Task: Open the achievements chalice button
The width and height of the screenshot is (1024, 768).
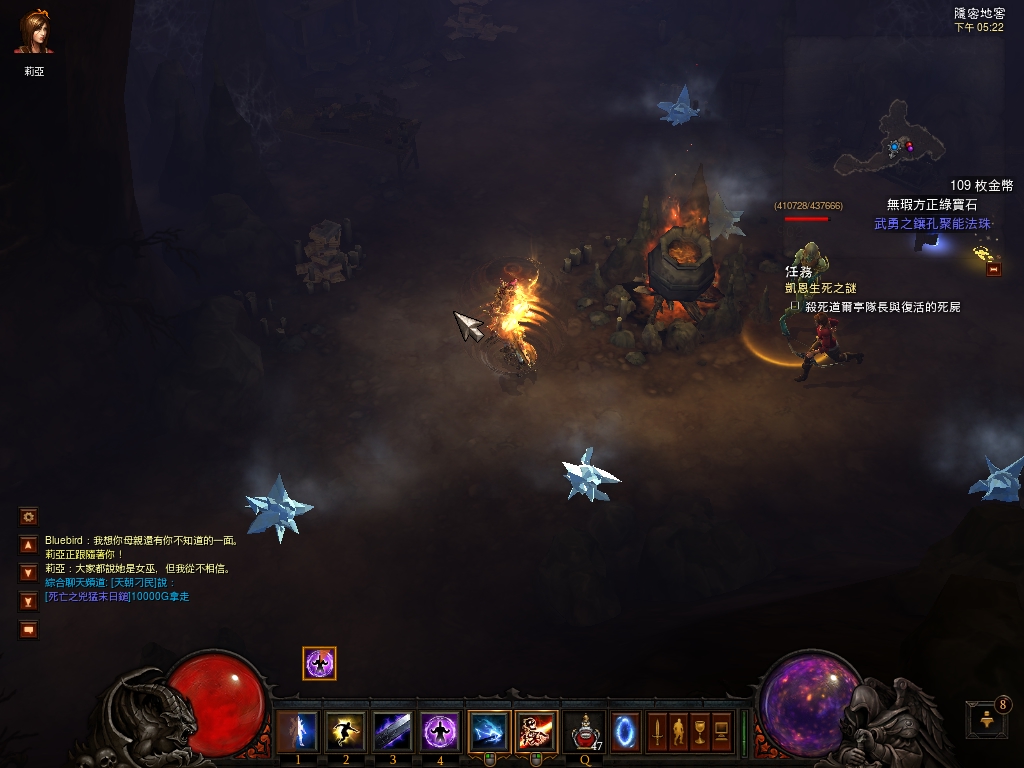Action: click(700, 732)
